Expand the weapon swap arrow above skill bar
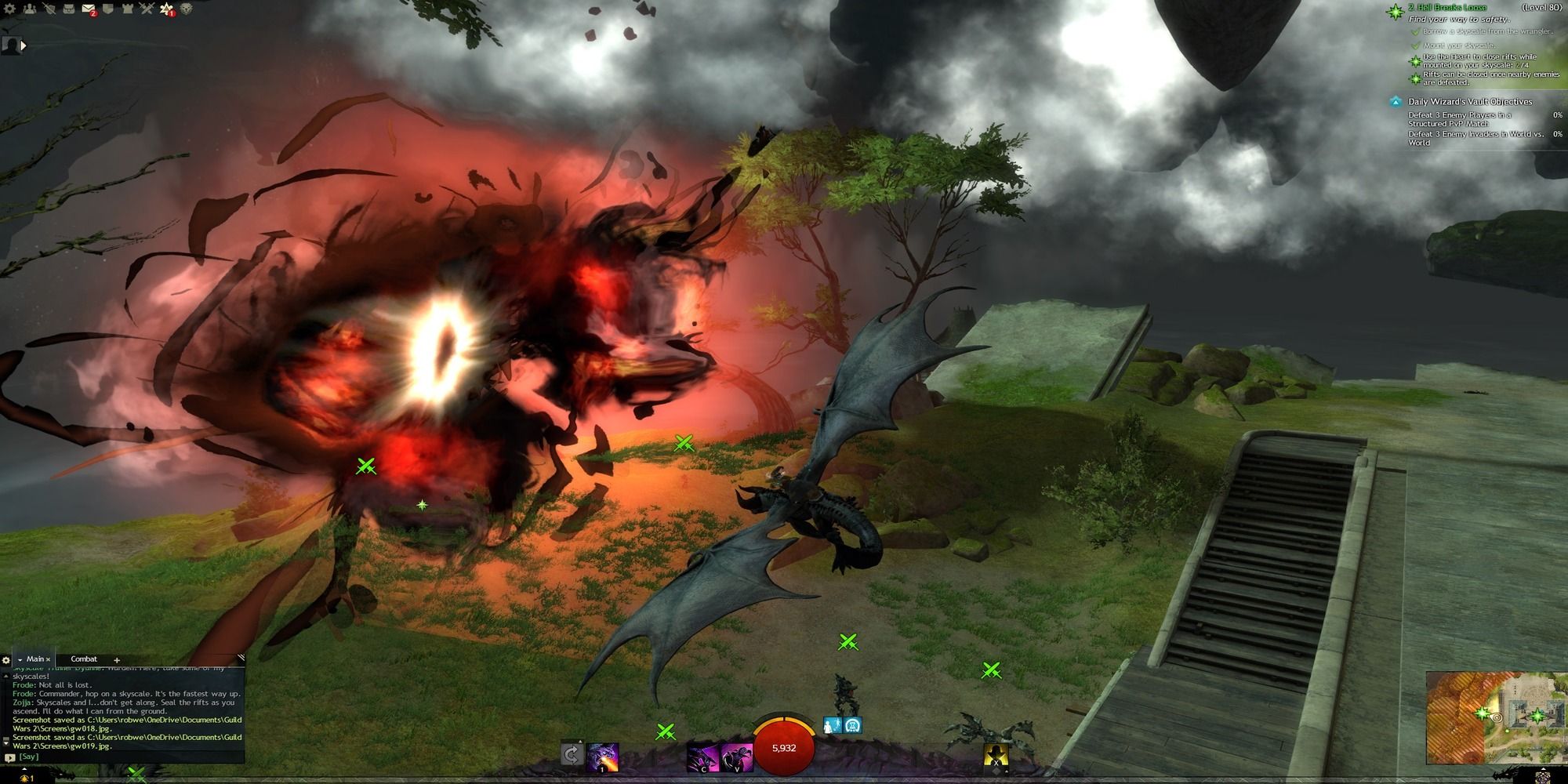The image size is (1568, 784). [x=580, y=740]
